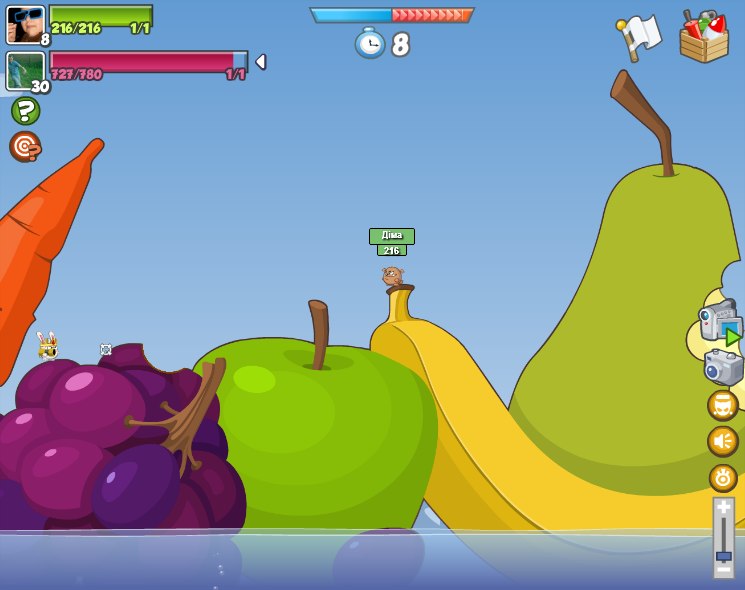Viewport: 745px width, 590px height.
Task: Start video recording with the camcorder
Action: tap(719, 322)
